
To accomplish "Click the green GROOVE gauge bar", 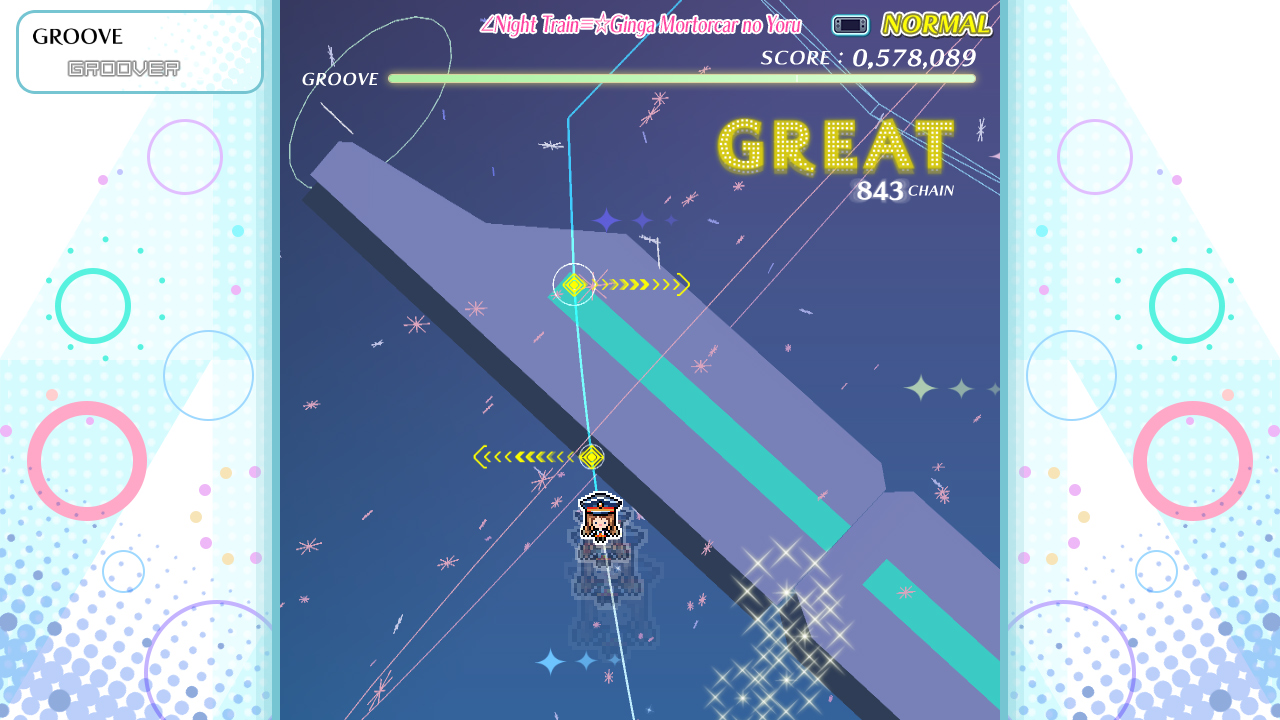I will coord(680,79).
